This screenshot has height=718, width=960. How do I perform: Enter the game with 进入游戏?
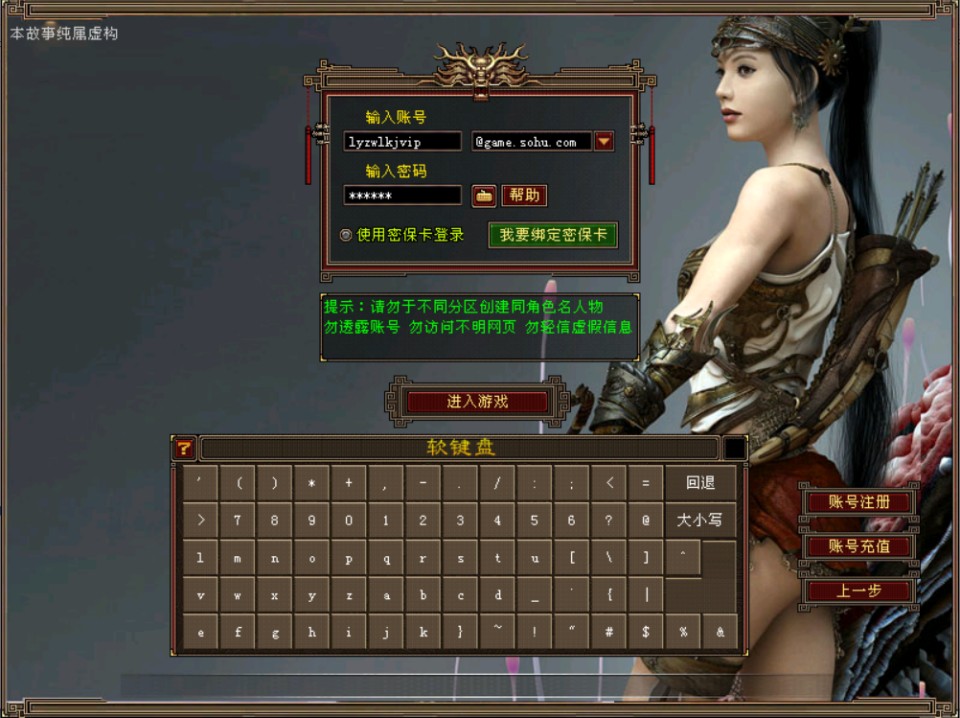coord(477,401)
